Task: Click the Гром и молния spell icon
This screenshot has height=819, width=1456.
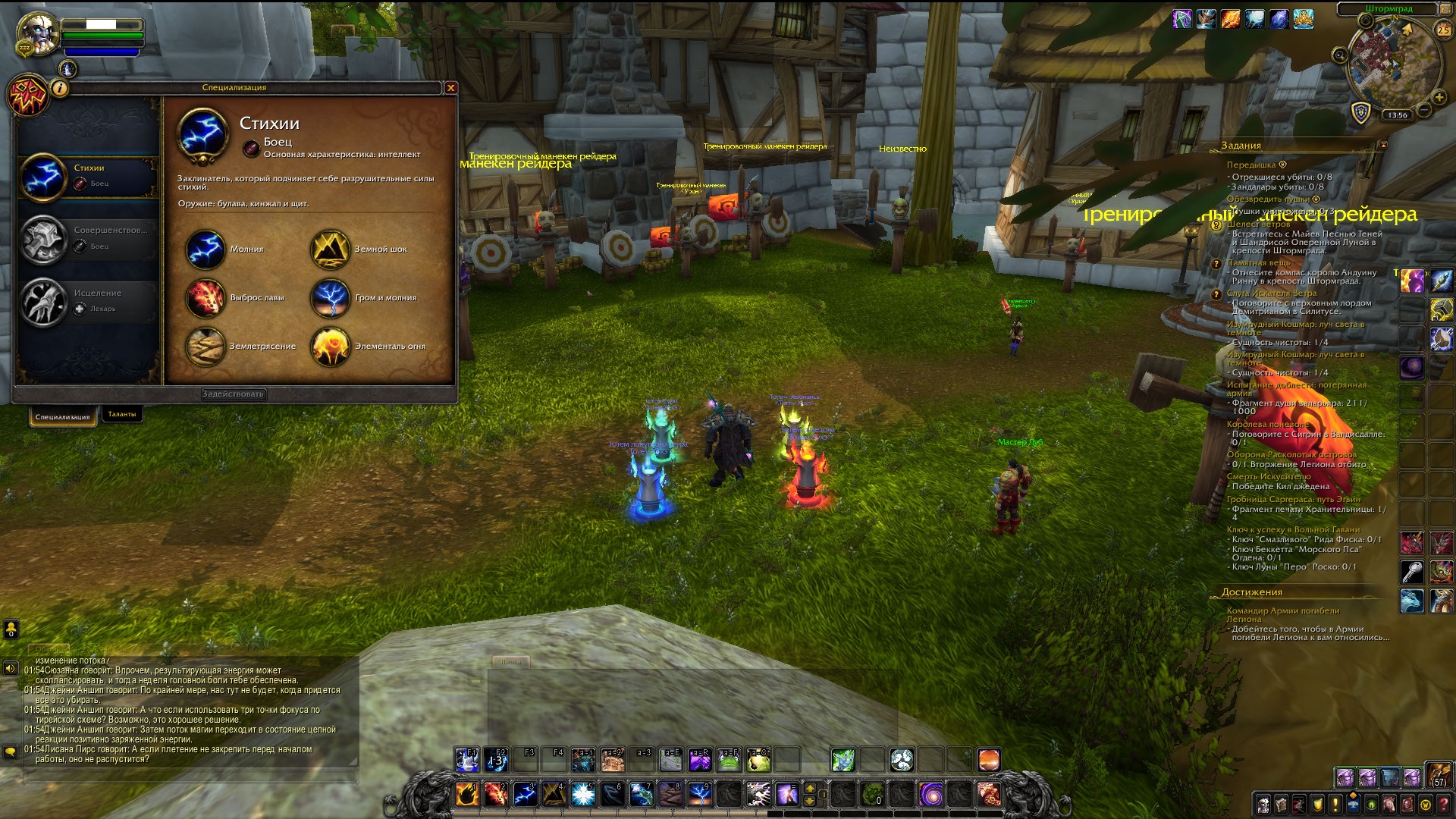Action: coord(330,298)
